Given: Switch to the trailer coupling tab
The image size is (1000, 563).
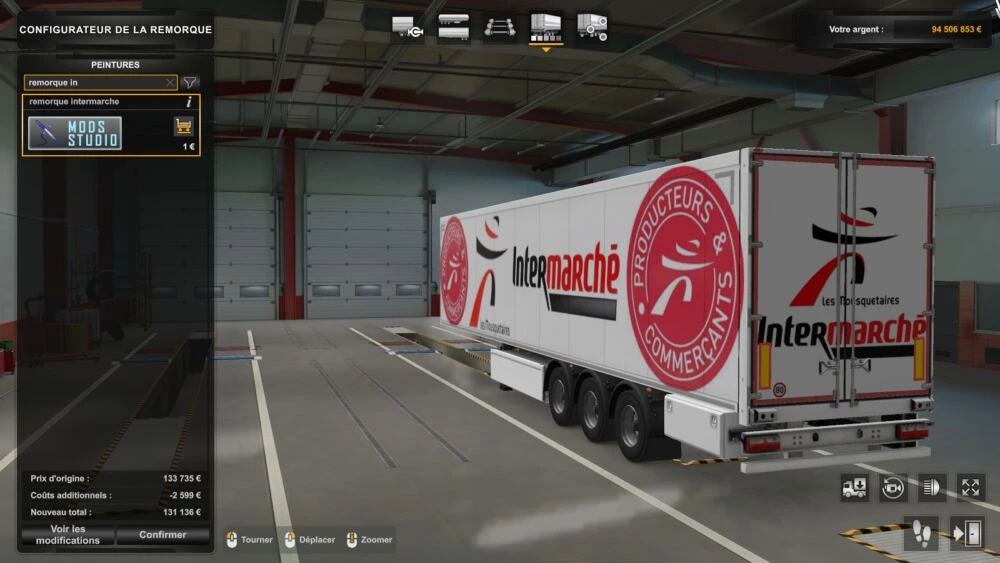Looking at the screenshot, I should pyautogui.click(x=407, y=27).
